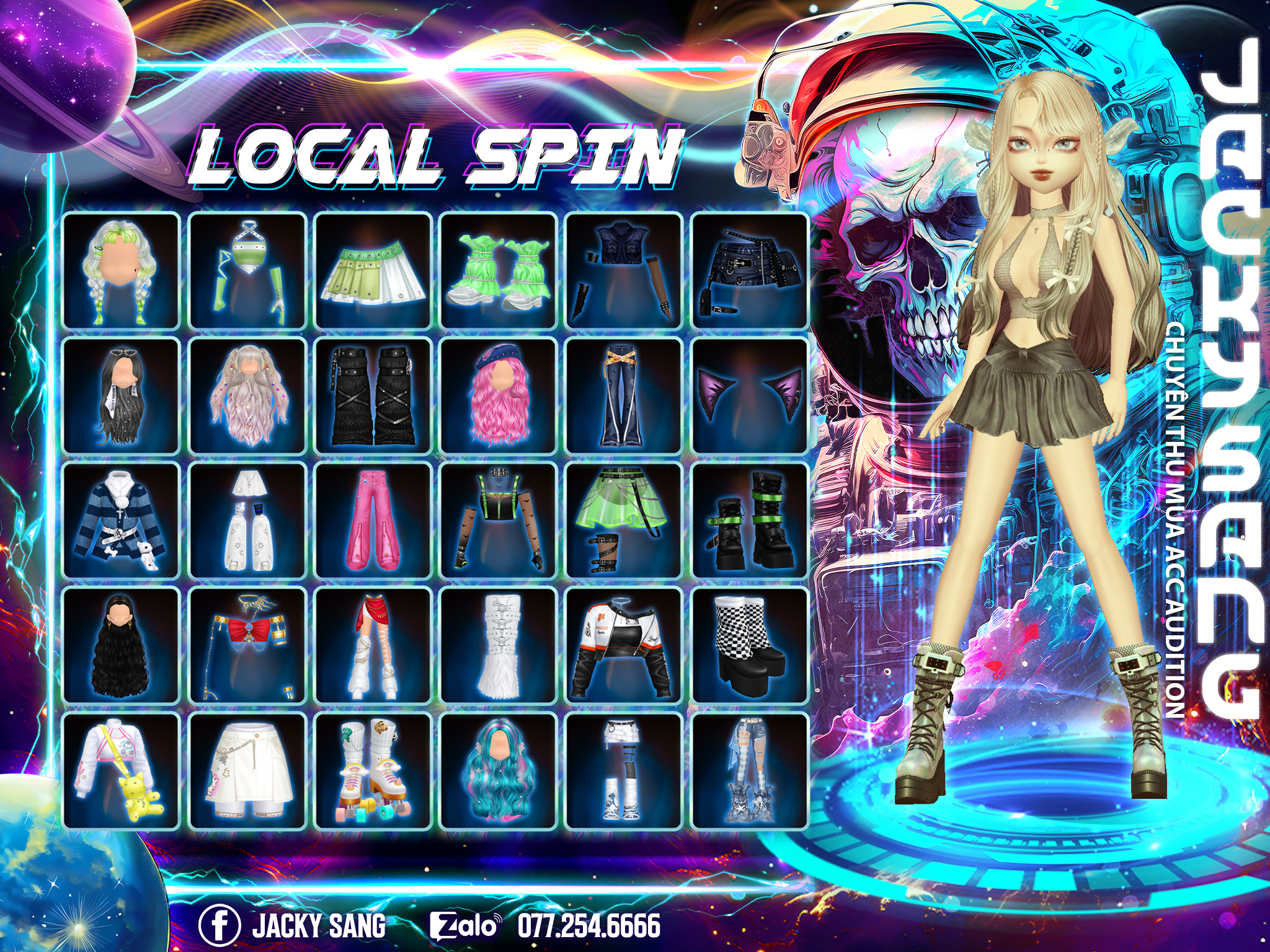Viewport: 1270px width, 952px height.
Task: Pick the pink cargo pants item
Action: [373, 521]
